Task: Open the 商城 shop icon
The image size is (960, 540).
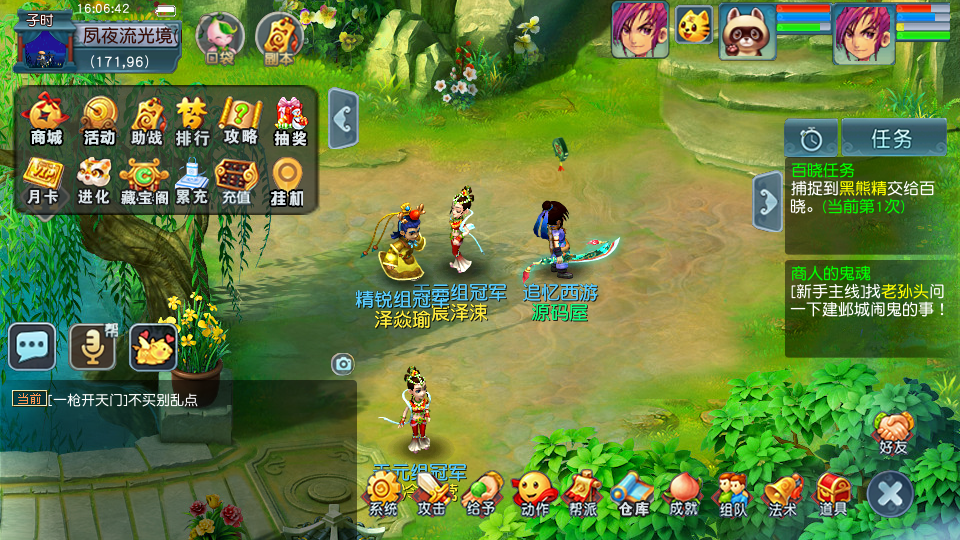Action: [46, 120]
